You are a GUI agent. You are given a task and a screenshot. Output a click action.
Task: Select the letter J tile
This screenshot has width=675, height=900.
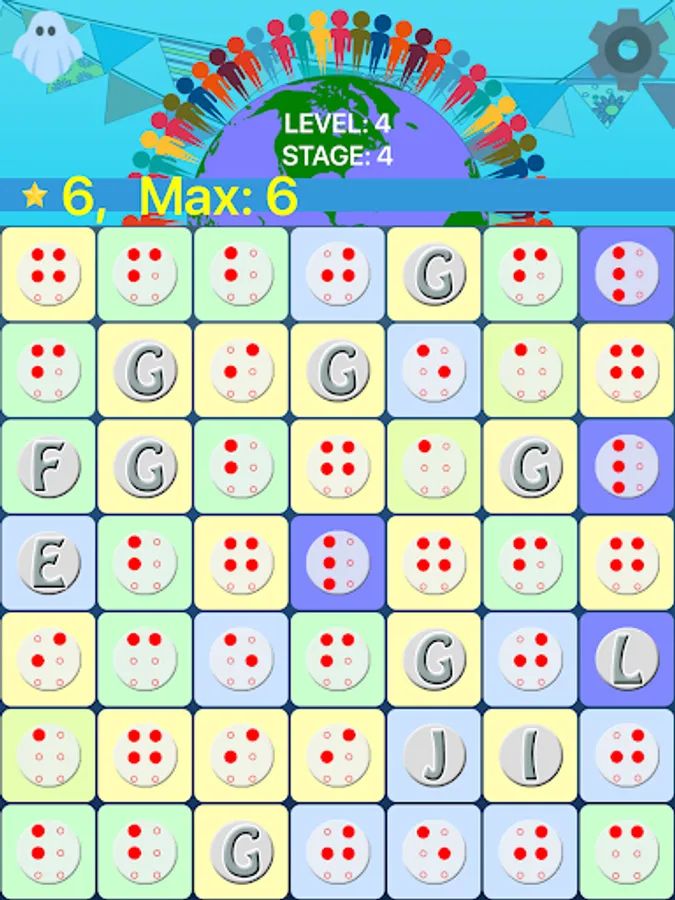(x=434, y=756)
